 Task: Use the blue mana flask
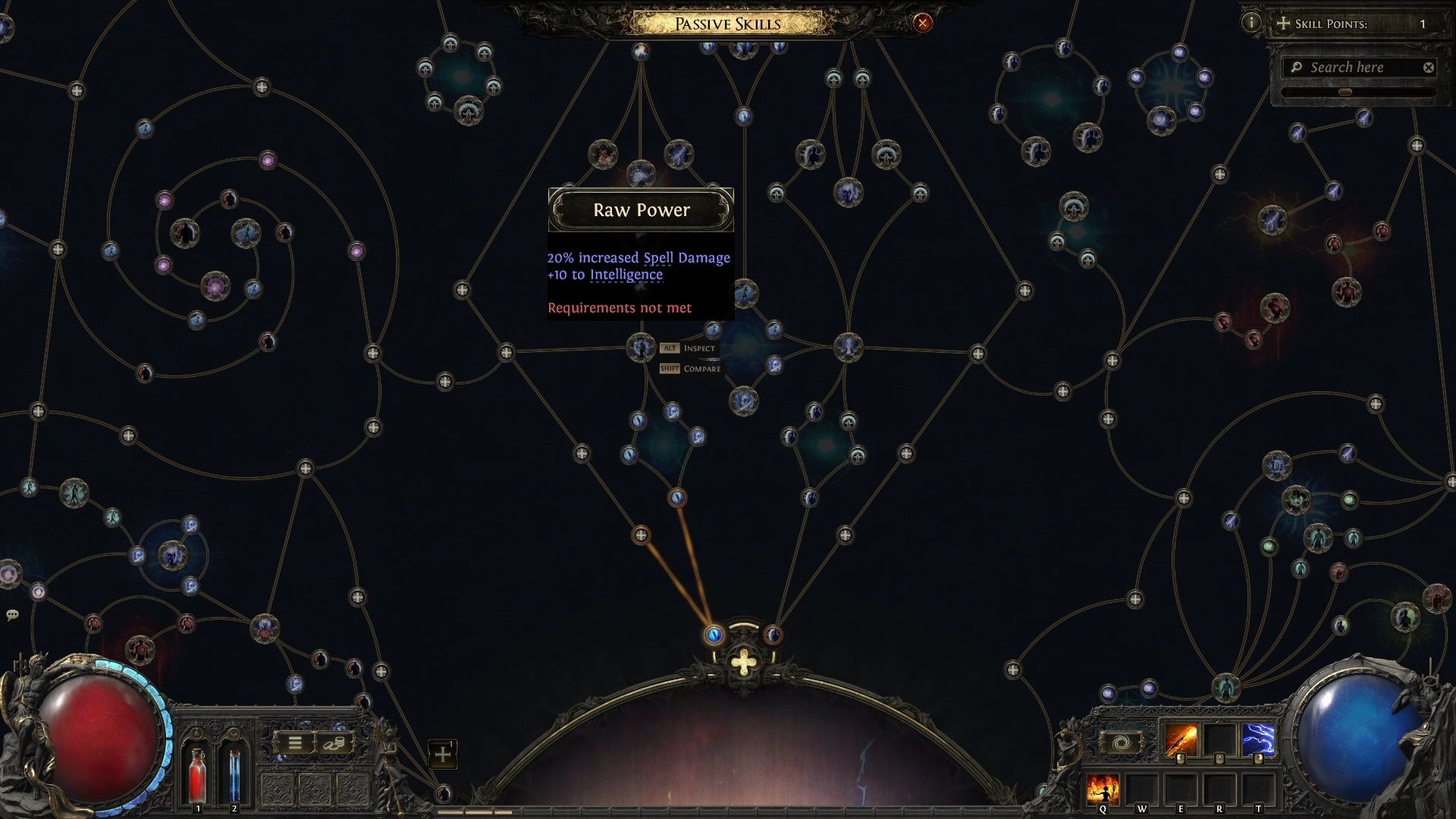click(x=234, y=773)
